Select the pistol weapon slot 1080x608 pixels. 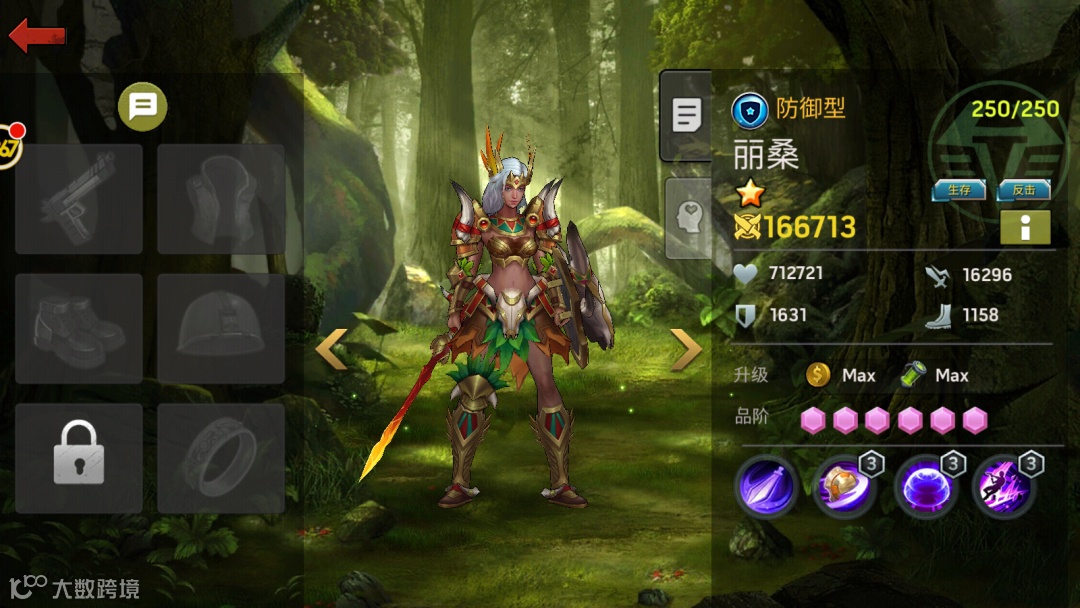[x=79, y=199]
